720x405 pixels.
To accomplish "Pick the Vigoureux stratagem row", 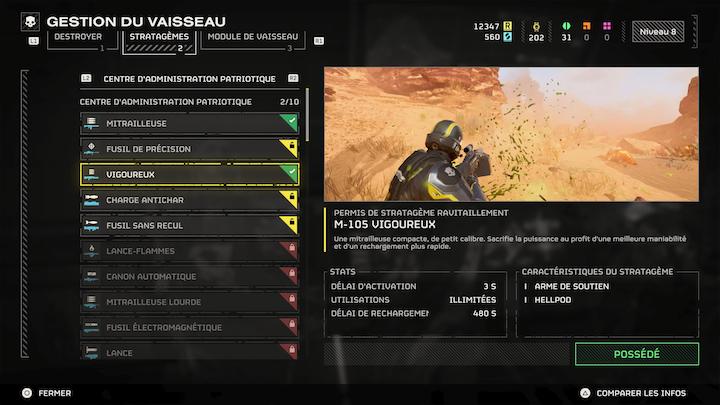I will (189, 175).
